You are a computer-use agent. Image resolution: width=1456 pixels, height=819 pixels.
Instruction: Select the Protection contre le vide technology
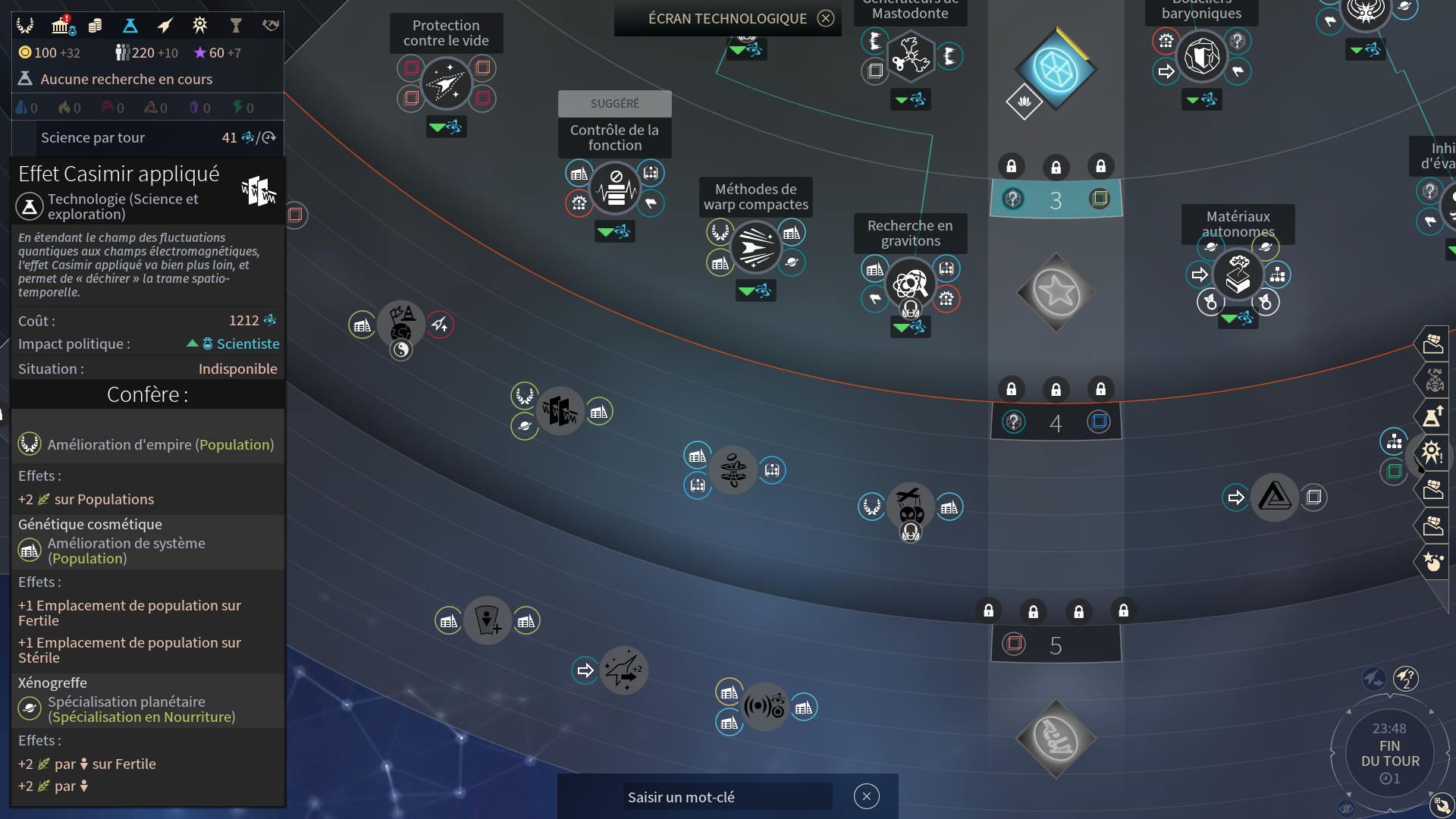447,83
